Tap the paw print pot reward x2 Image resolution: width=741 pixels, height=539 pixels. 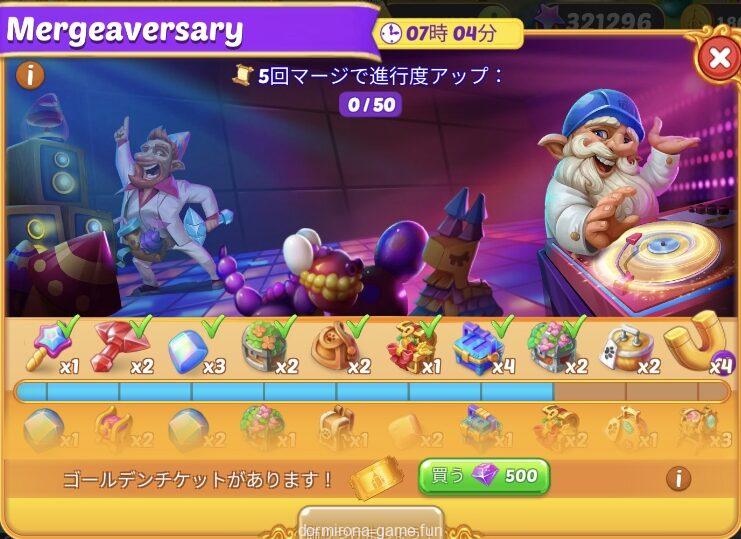pos(628,346)
